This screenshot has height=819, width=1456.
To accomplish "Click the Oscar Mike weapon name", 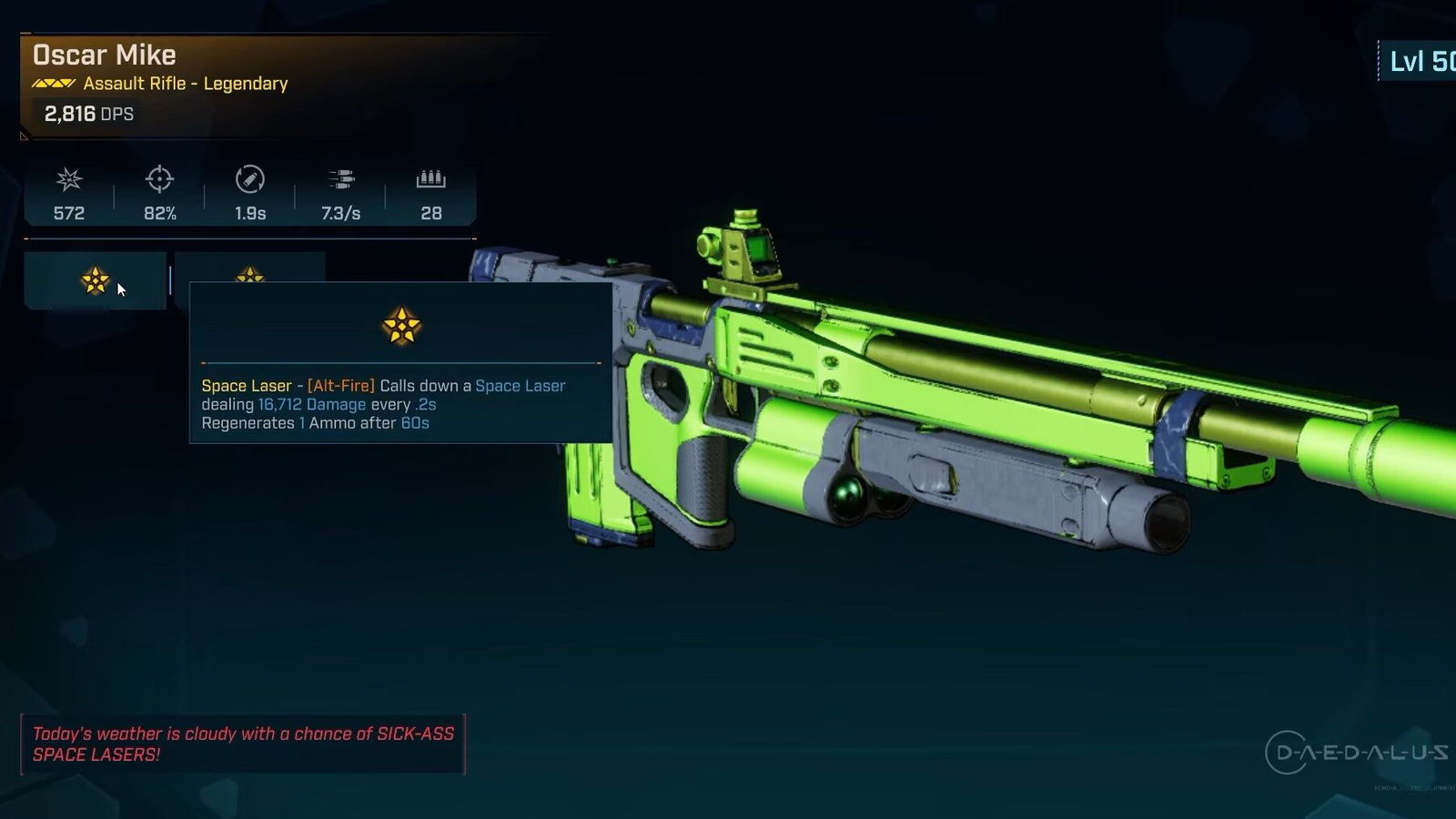I will coord(104,55).
